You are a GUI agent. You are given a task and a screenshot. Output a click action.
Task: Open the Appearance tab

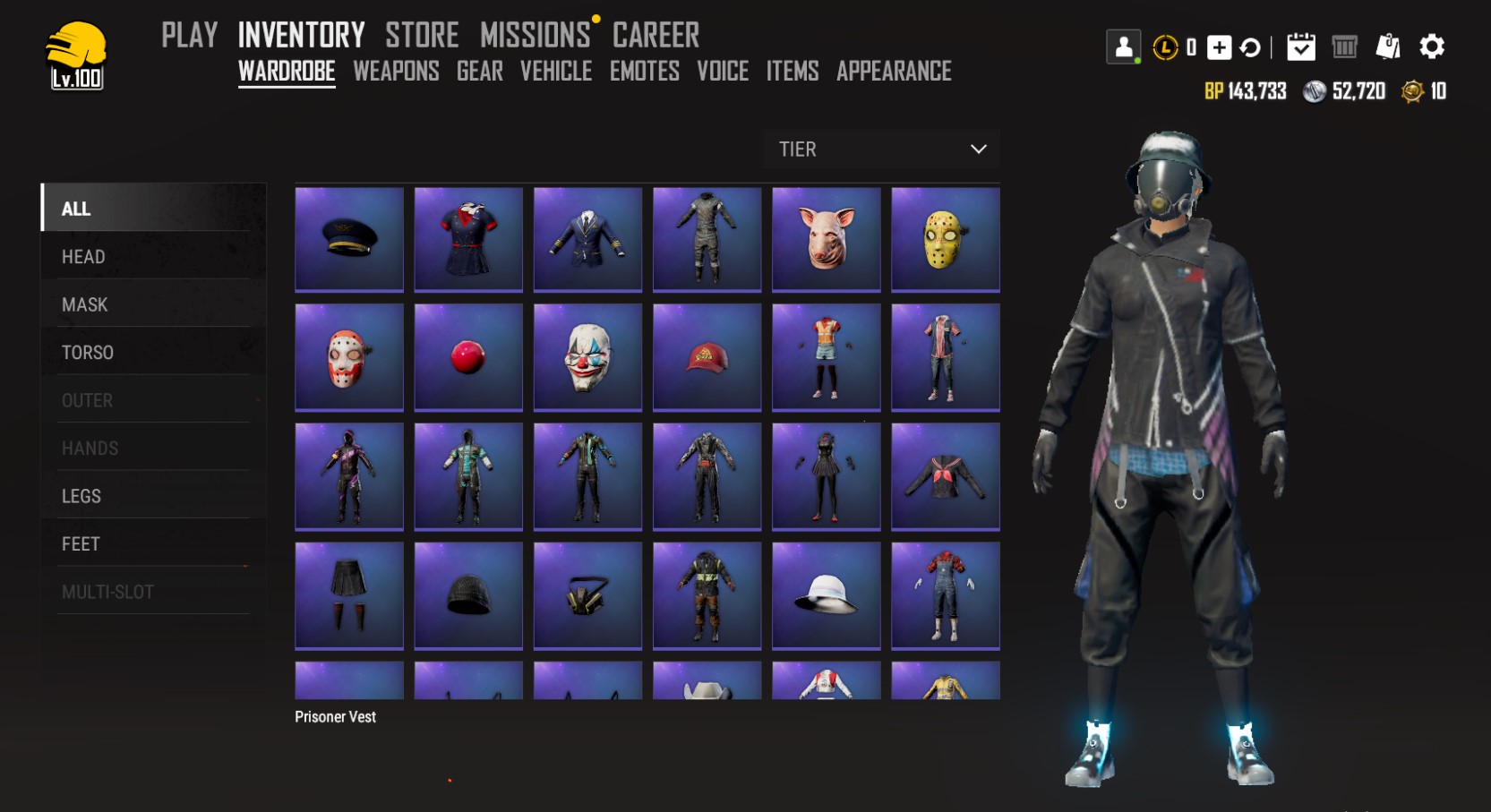point(894,72)
